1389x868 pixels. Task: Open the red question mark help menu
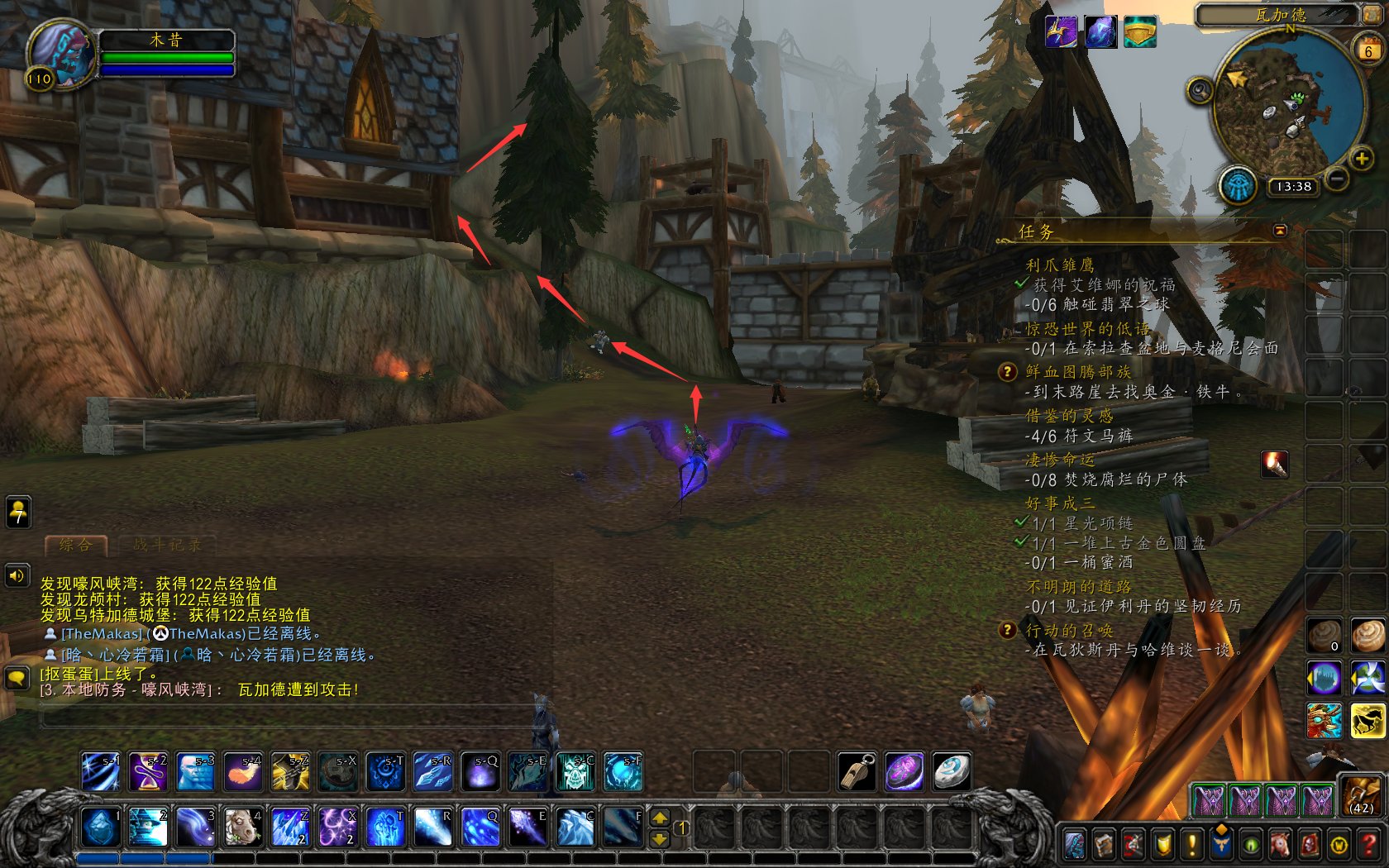click(x=1368, y=844)
